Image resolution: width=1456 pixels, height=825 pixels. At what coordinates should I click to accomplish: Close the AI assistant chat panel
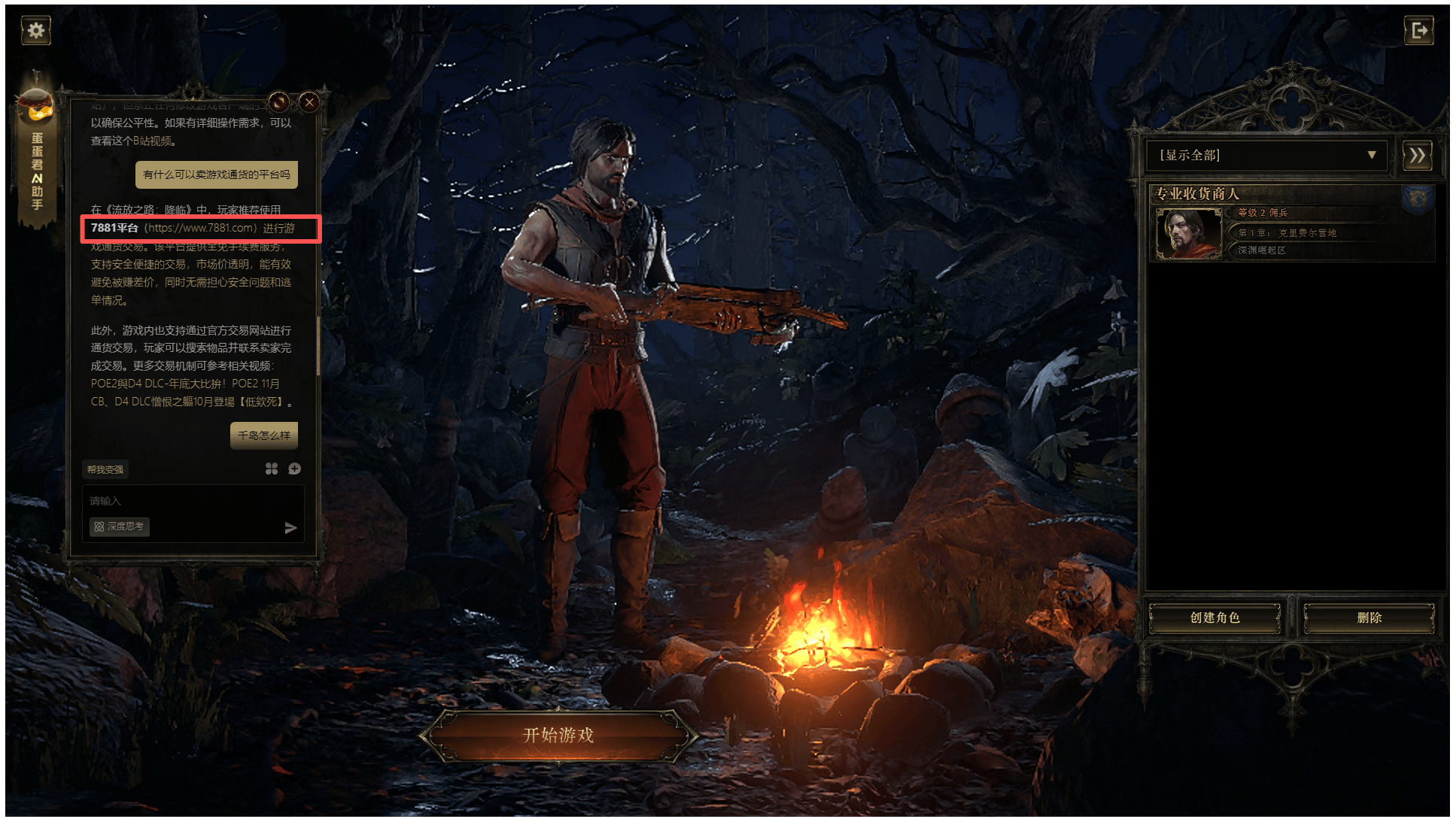[309, 102]
